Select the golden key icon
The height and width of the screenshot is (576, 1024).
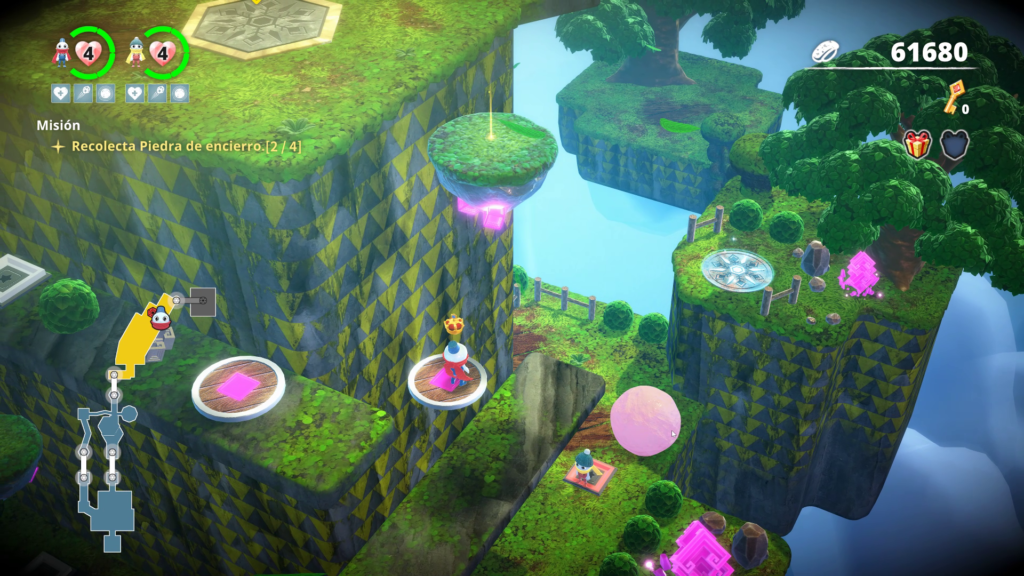click(955, 97)
